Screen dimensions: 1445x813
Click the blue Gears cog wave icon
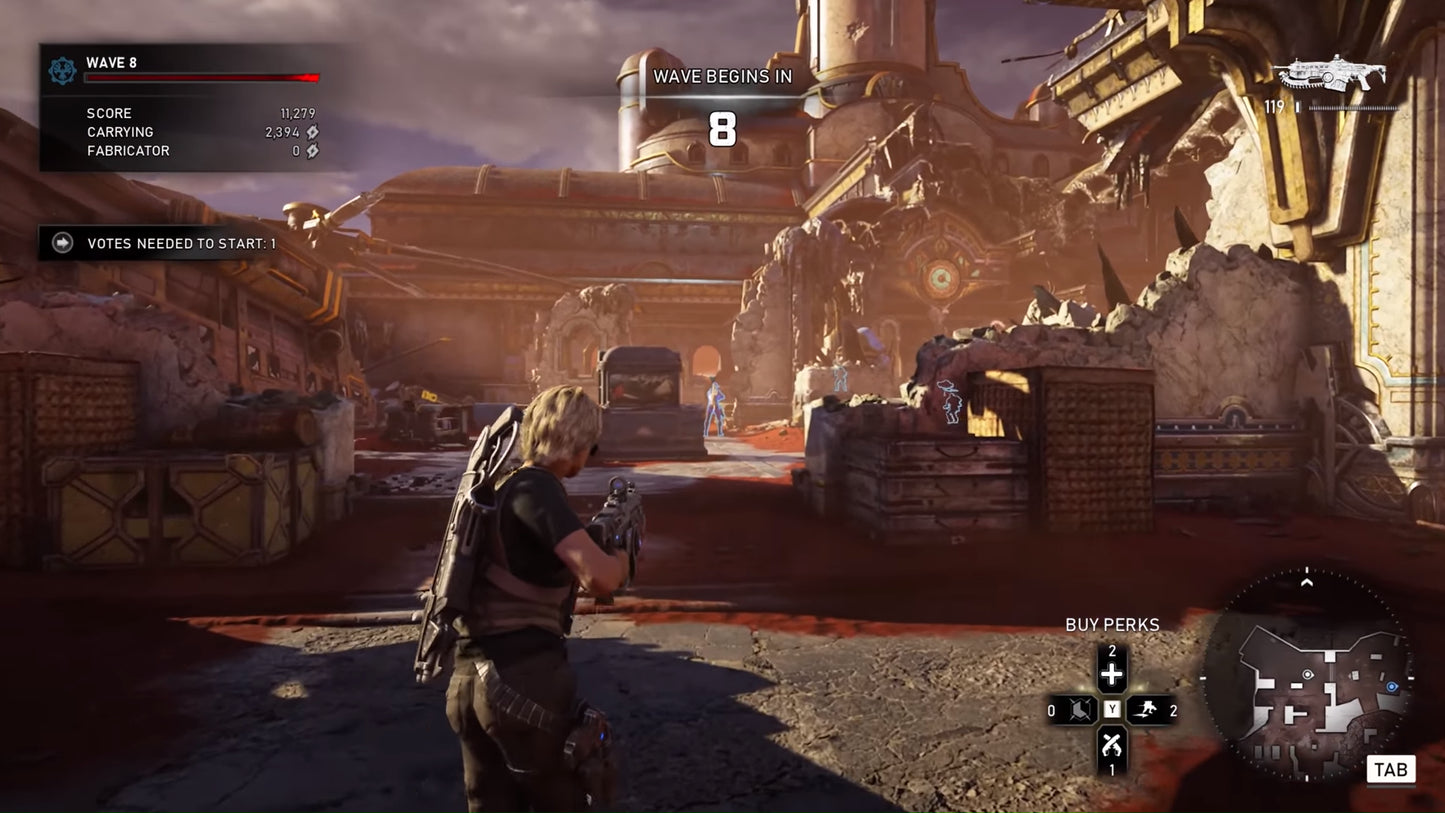[x=60, y=70]
